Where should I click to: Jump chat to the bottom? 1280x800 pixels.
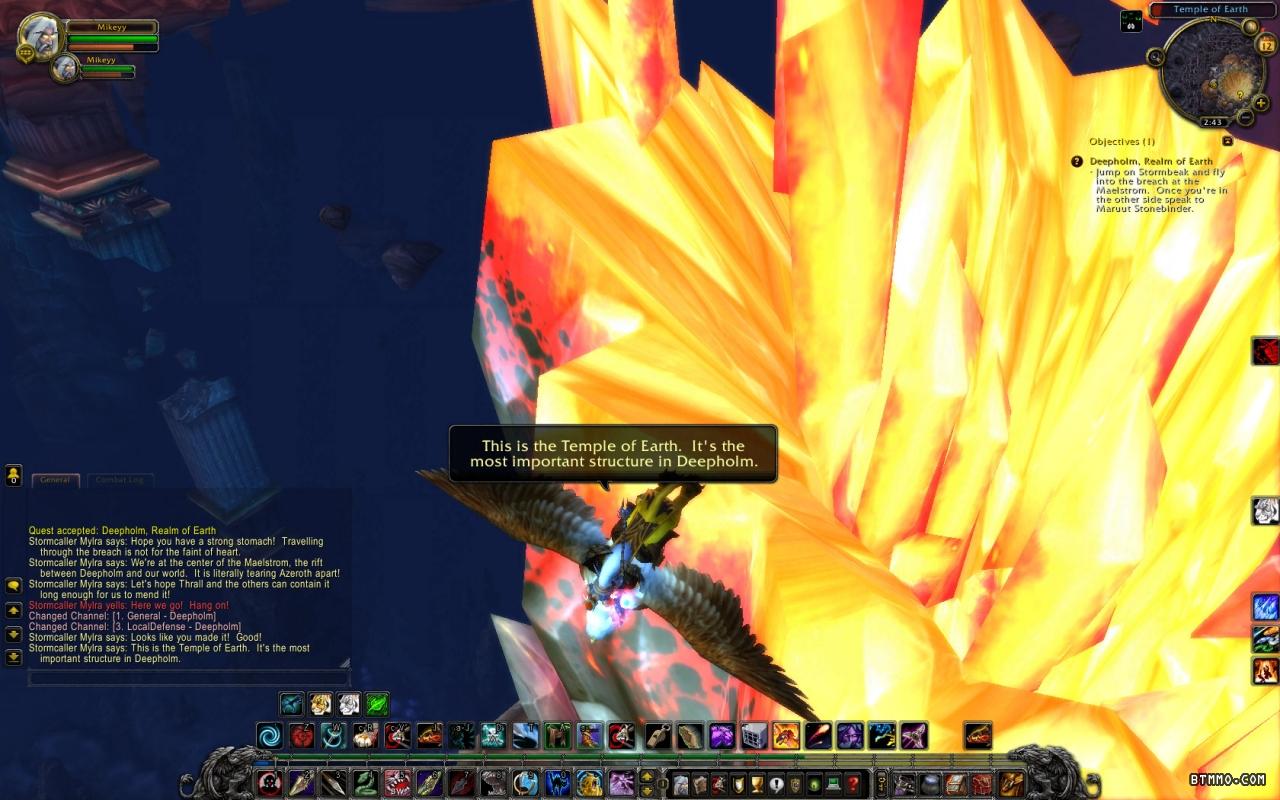14,657
